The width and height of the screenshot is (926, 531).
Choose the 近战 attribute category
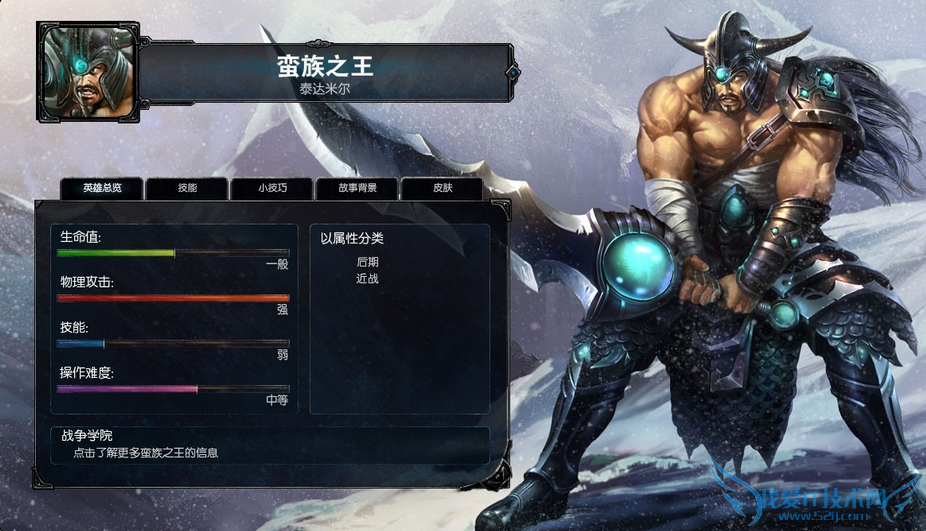tap(367, 278)
